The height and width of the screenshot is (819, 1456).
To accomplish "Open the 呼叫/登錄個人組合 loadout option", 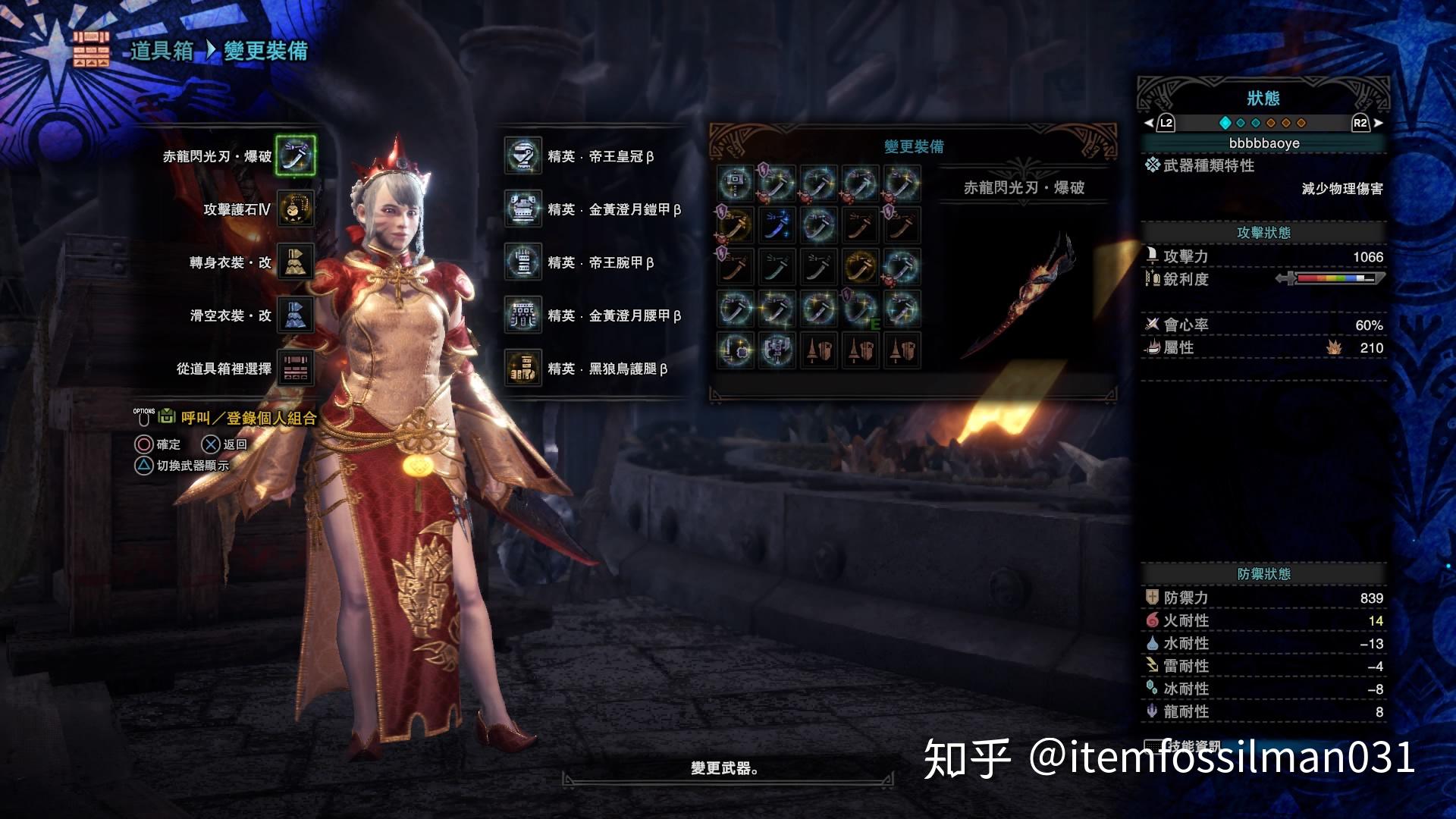I will click(x=248, y=418).
